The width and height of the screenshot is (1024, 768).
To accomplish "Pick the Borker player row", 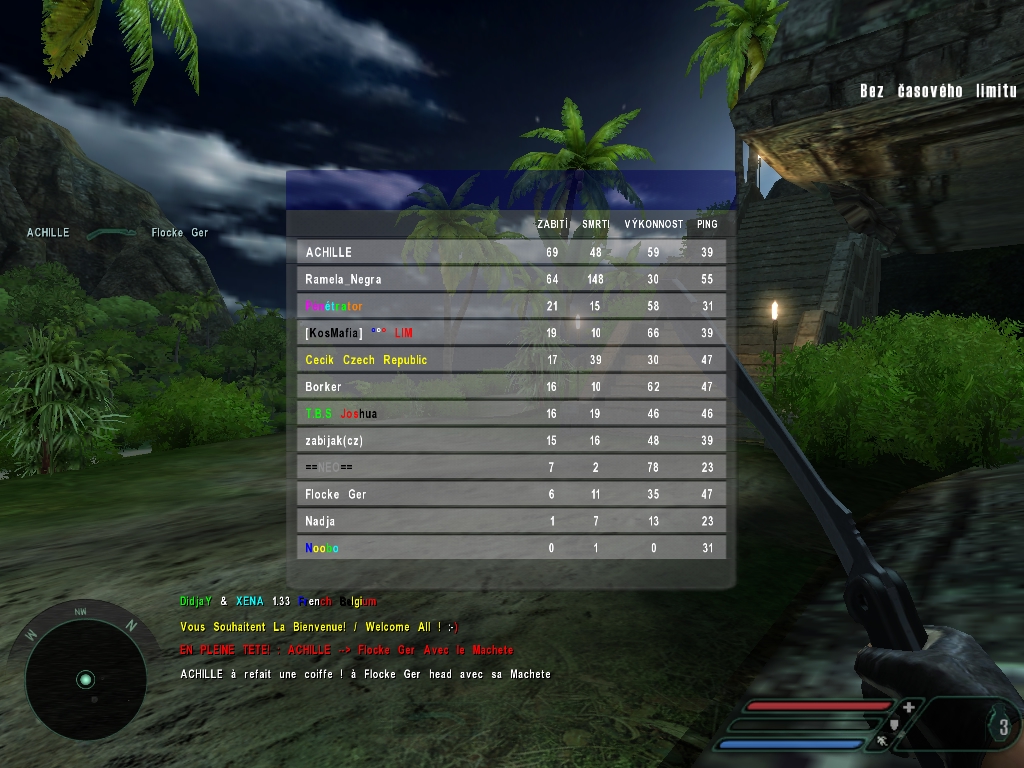I will click(x=510, y=387).
